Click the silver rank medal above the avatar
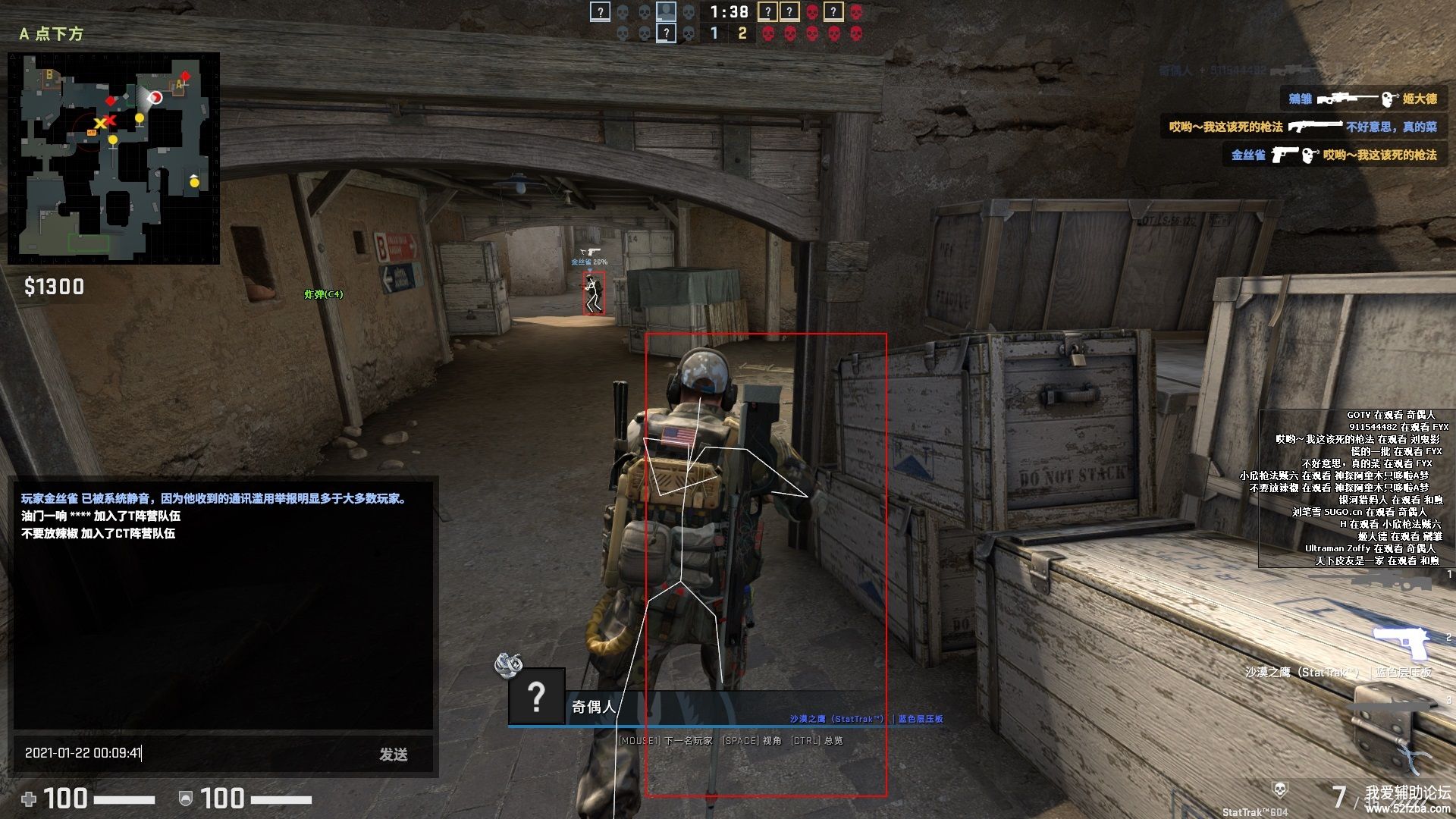1456x819 pixels. click(508, 664)
